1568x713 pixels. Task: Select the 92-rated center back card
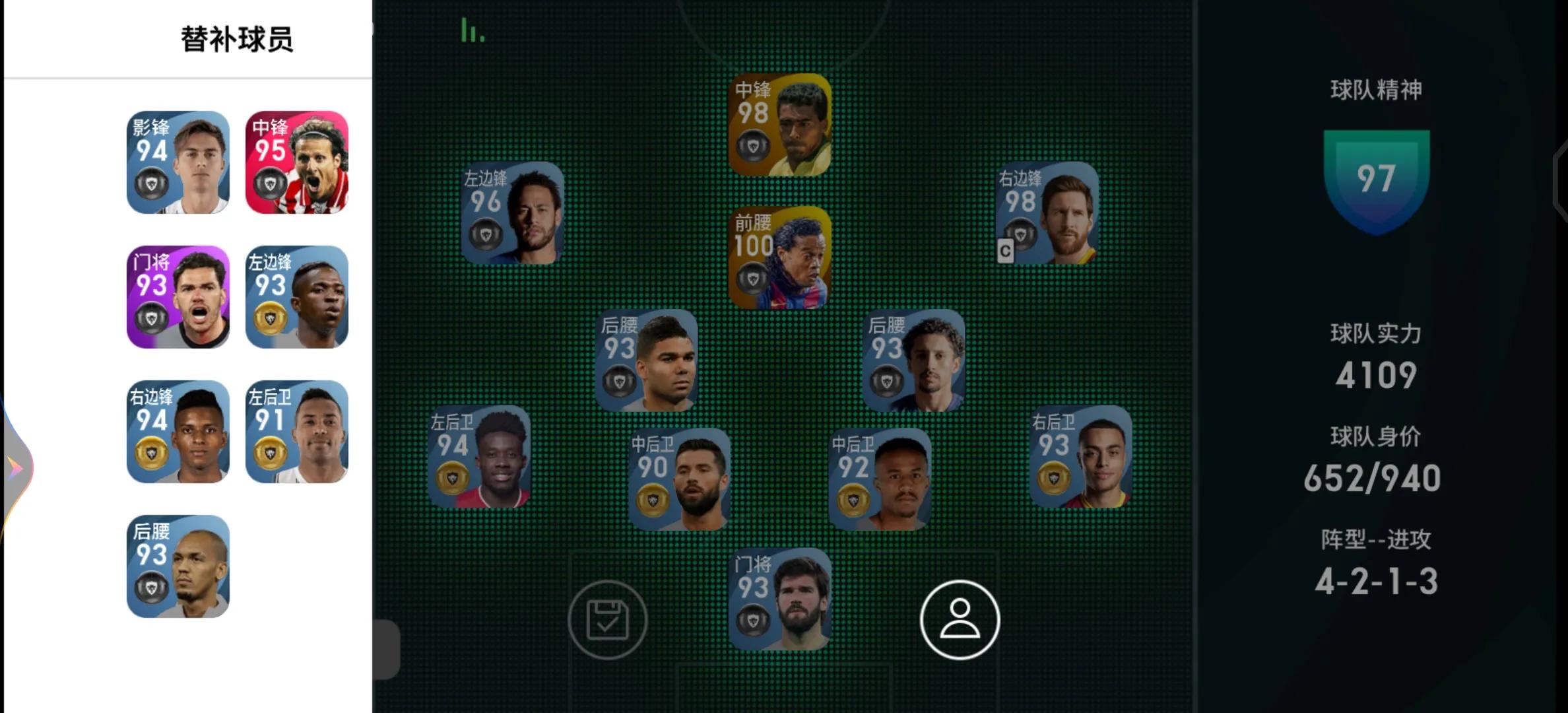[880, 479]
